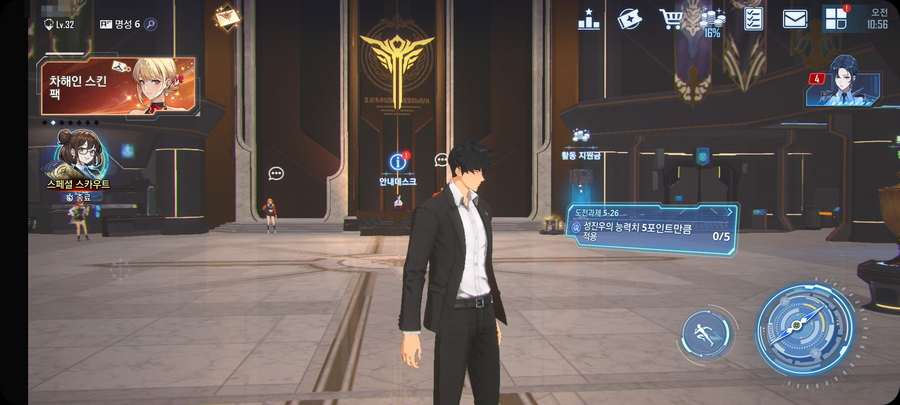Tap the golden envelope notification icon

click(x=226, y=16)
